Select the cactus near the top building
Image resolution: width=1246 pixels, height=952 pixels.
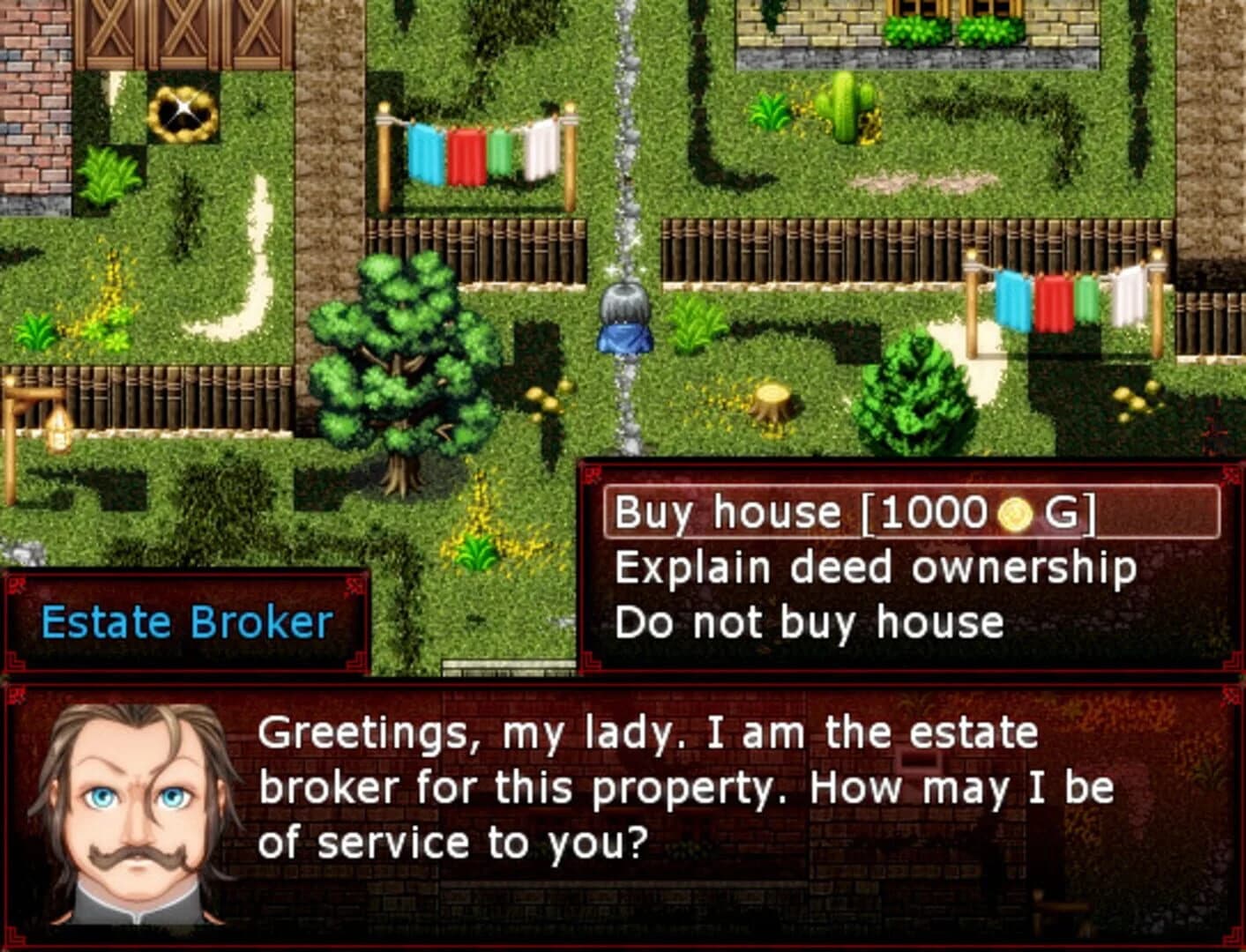coord(843,106)
